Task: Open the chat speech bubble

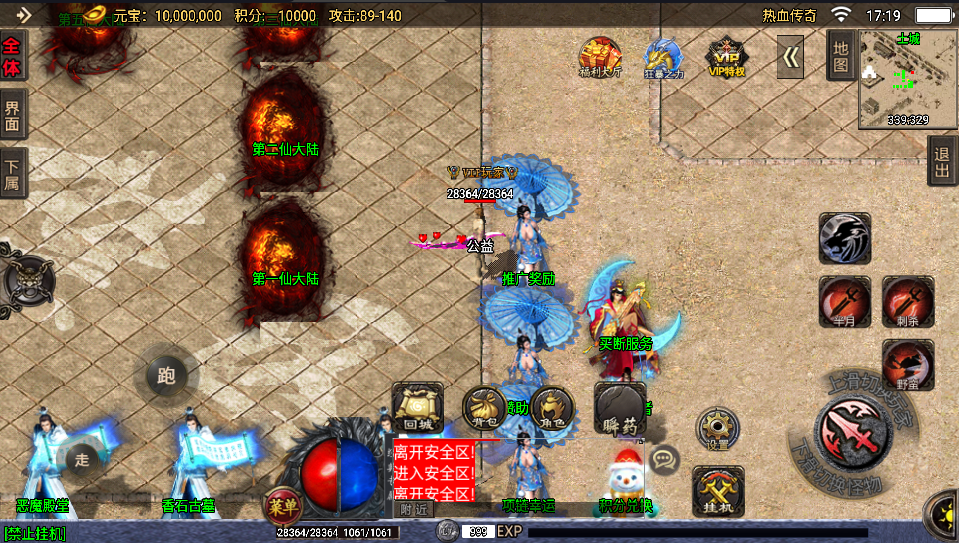Action: pyautogui.click(x=663, y=459)
